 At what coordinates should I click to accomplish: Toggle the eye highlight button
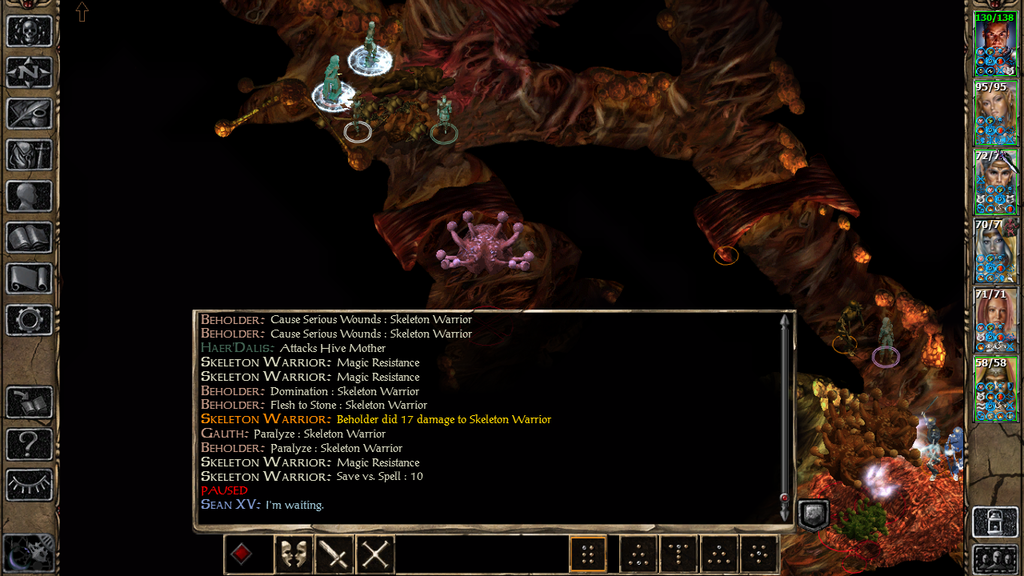click(29, 484)
